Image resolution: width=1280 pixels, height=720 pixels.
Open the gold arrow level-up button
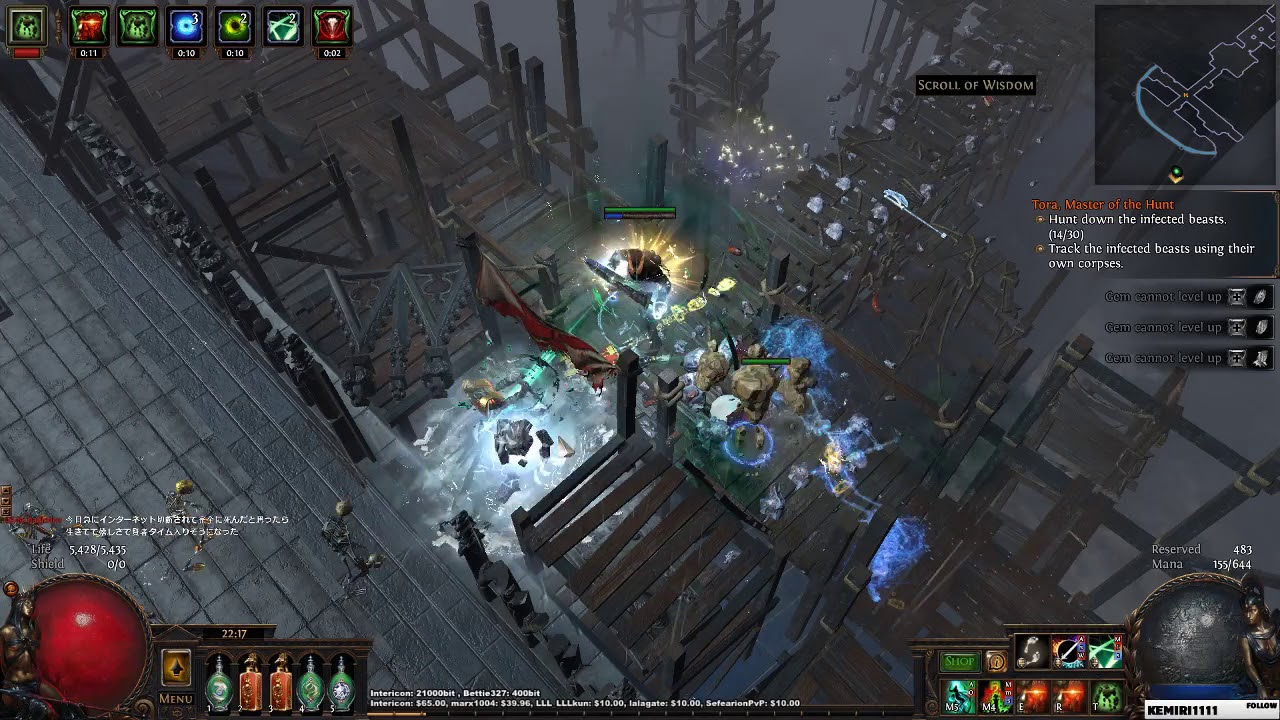(176, 667)
